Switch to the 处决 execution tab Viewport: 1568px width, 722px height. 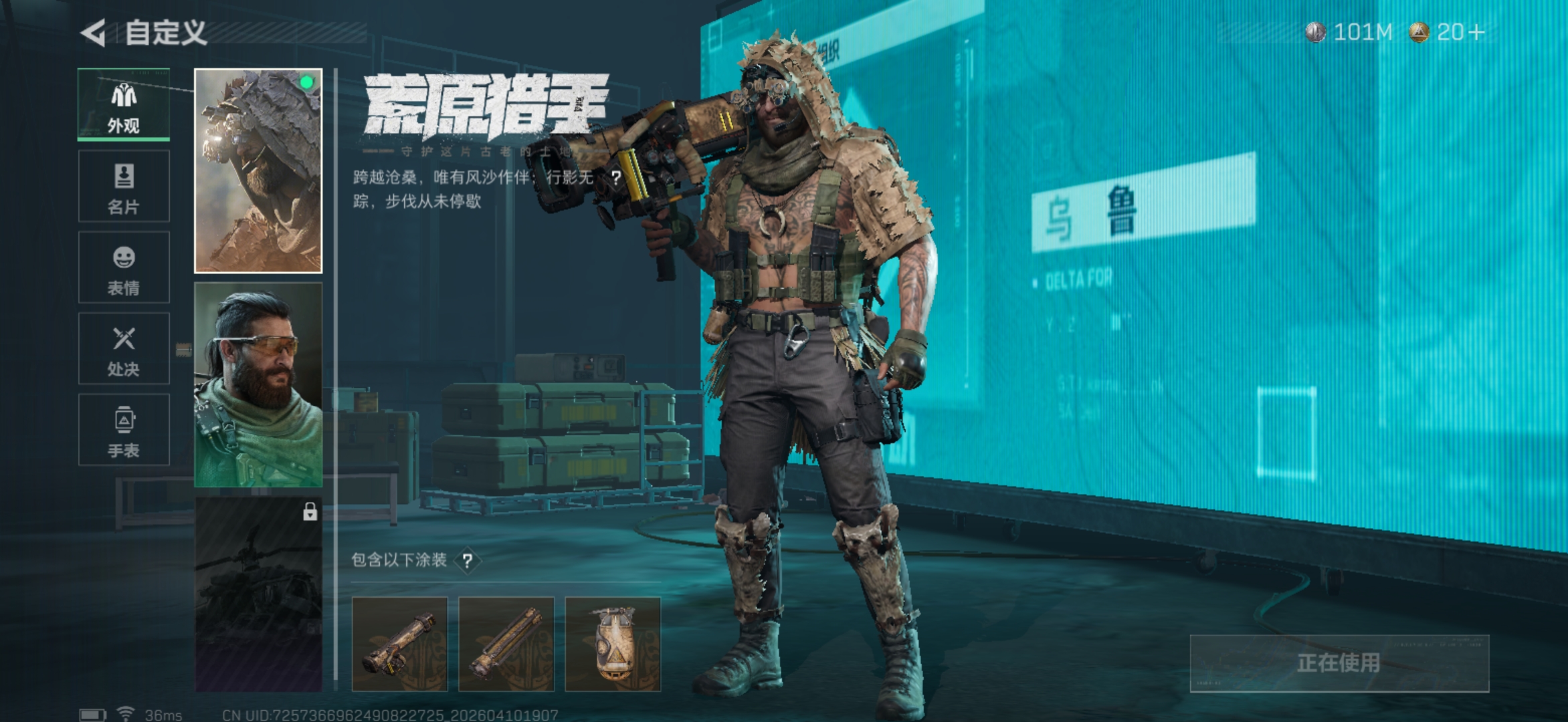click(124, 348)
